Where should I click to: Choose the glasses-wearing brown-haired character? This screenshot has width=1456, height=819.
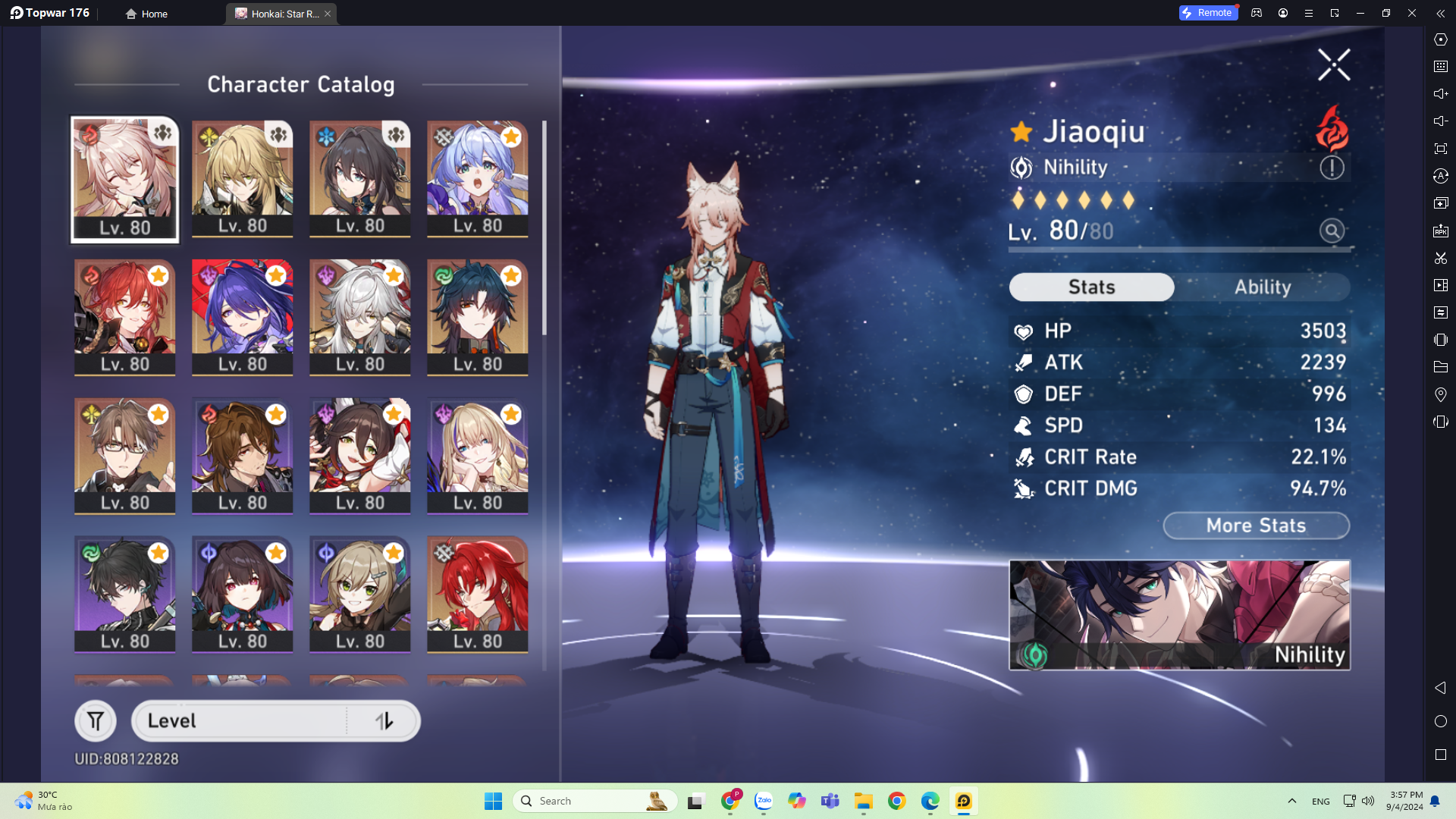point(125,456)
